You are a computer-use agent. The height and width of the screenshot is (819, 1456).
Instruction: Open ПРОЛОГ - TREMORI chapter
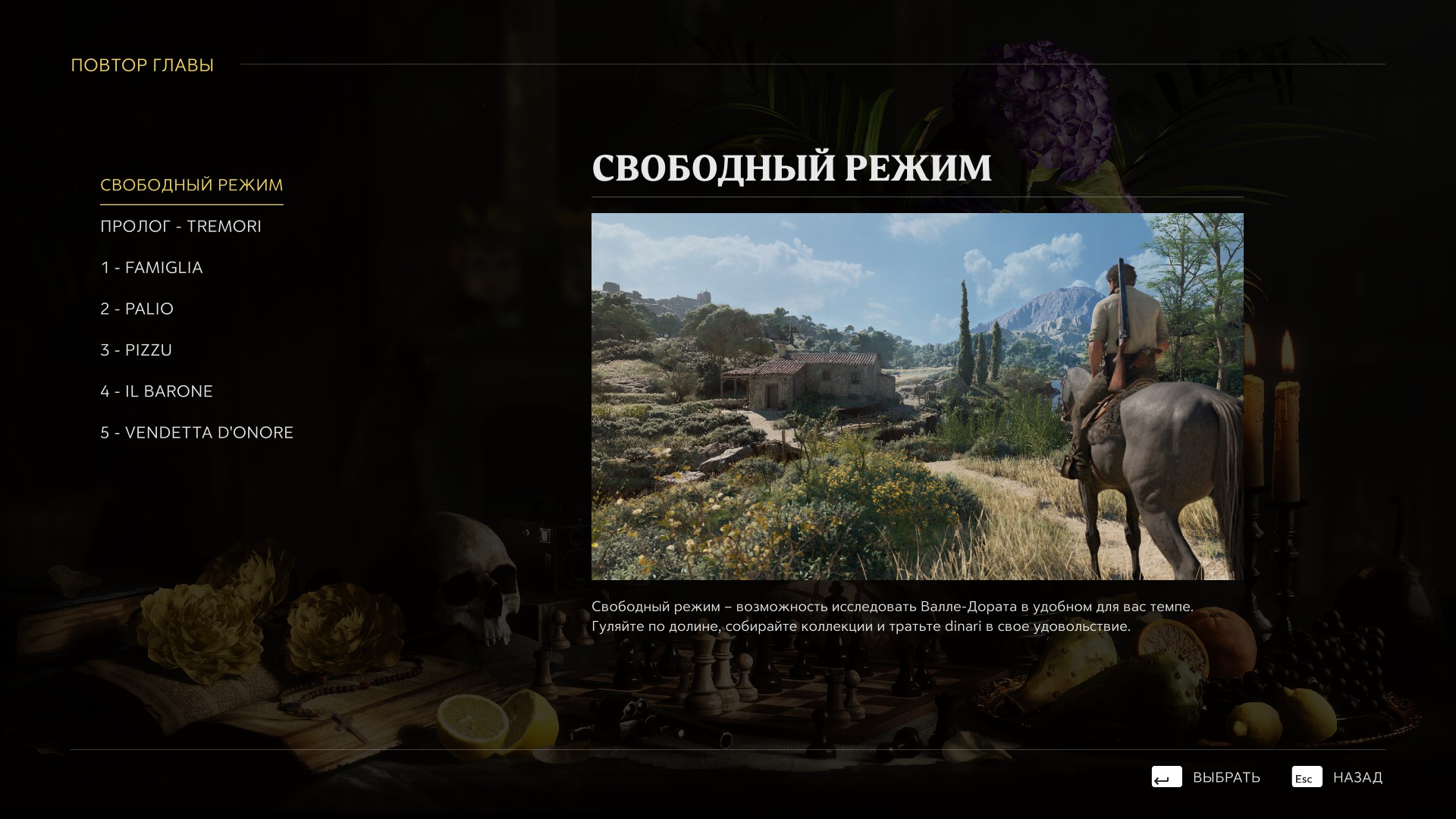pyautogui.click(x=180, y=225)
